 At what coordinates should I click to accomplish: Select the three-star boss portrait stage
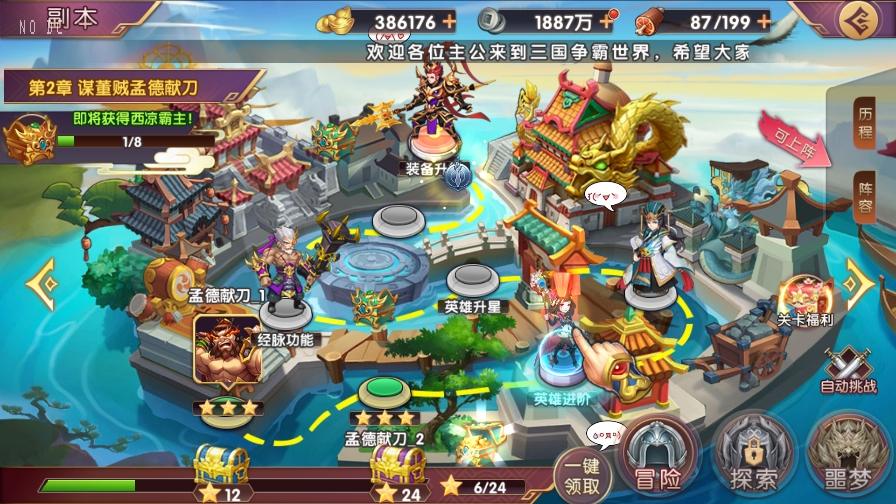[220, 352]
